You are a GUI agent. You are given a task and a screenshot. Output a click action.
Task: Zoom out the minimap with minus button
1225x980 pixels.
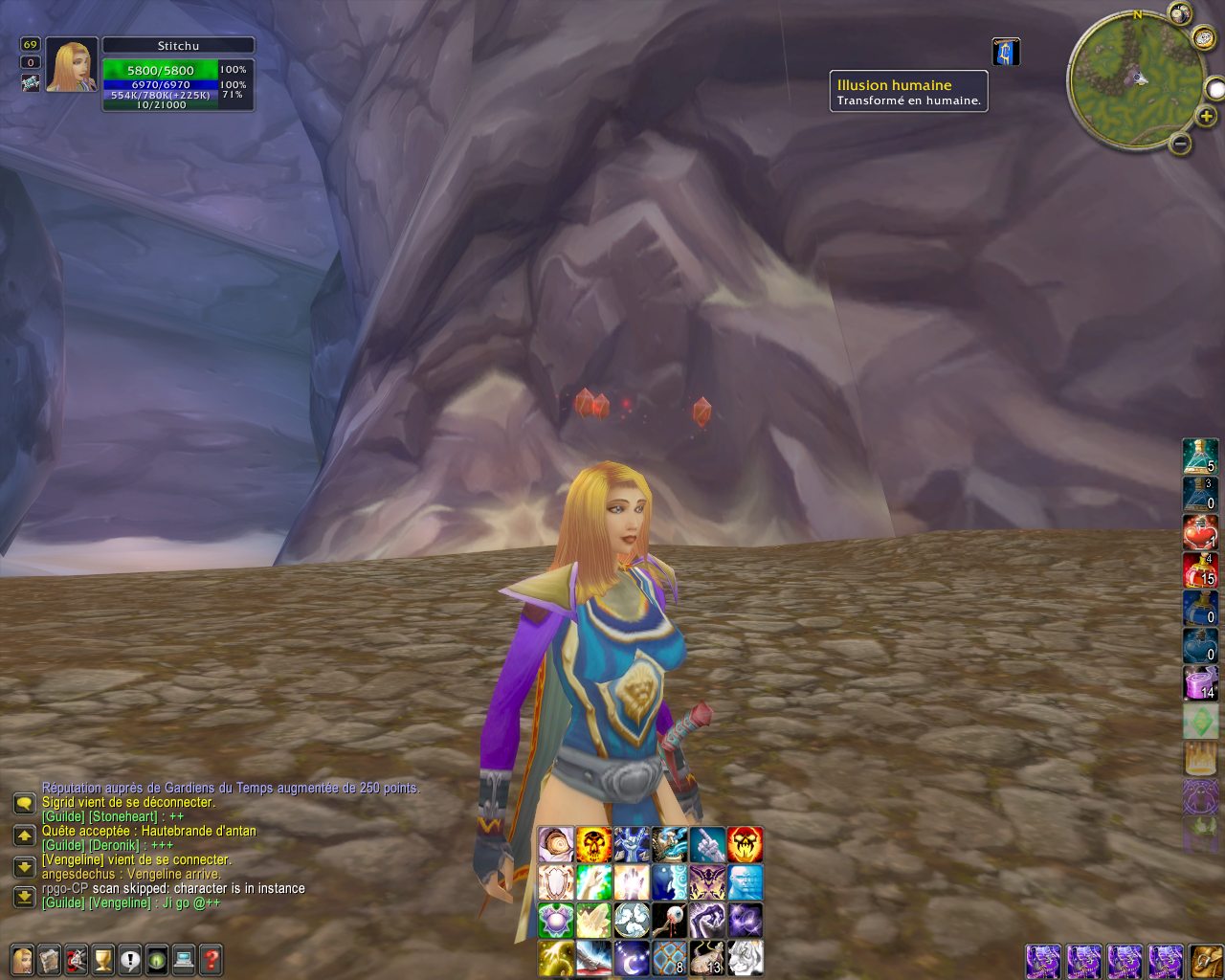click(x=1181, y=145)
